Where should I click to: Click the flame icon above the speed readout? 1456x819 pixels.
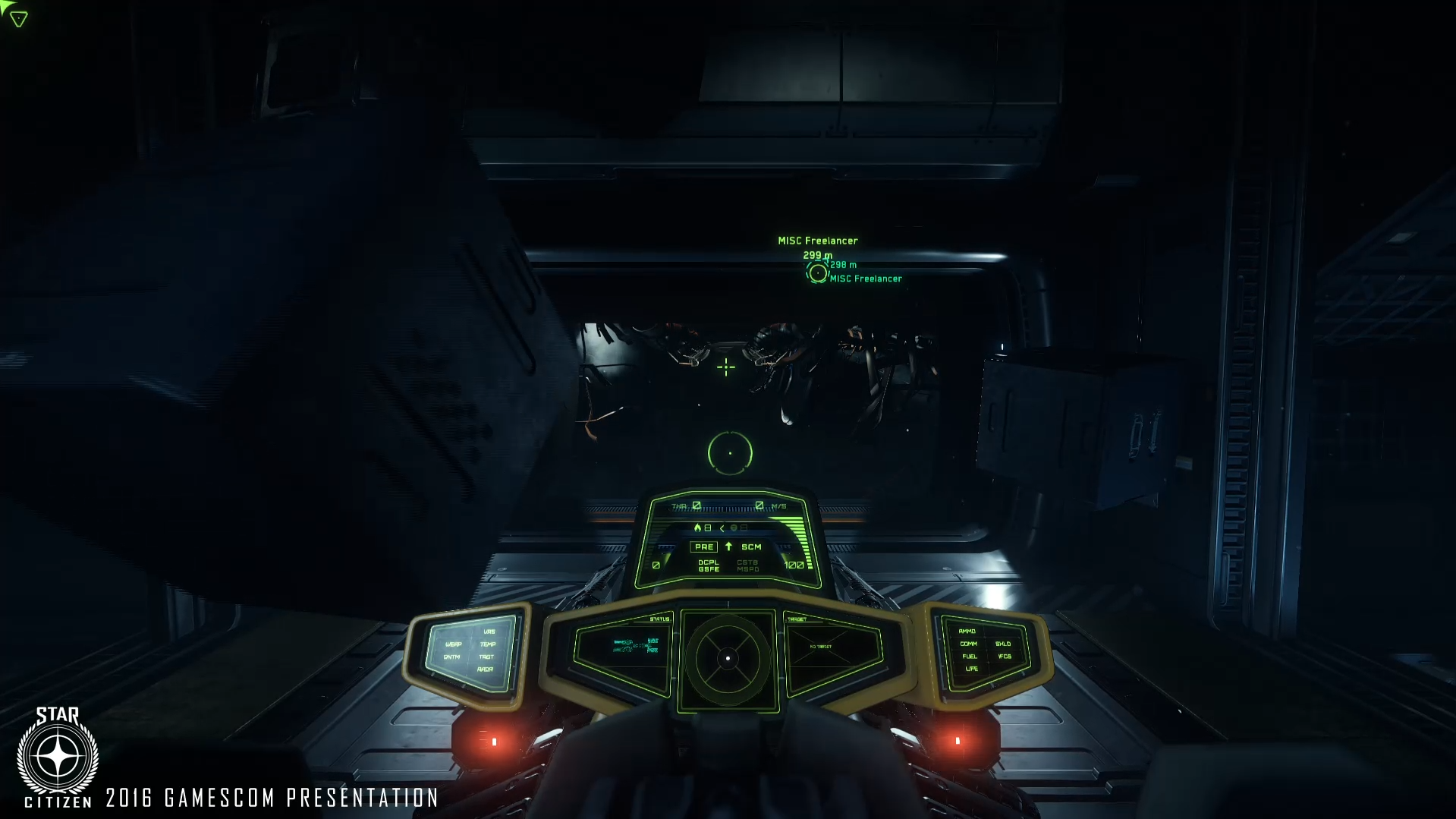point(698,528)
